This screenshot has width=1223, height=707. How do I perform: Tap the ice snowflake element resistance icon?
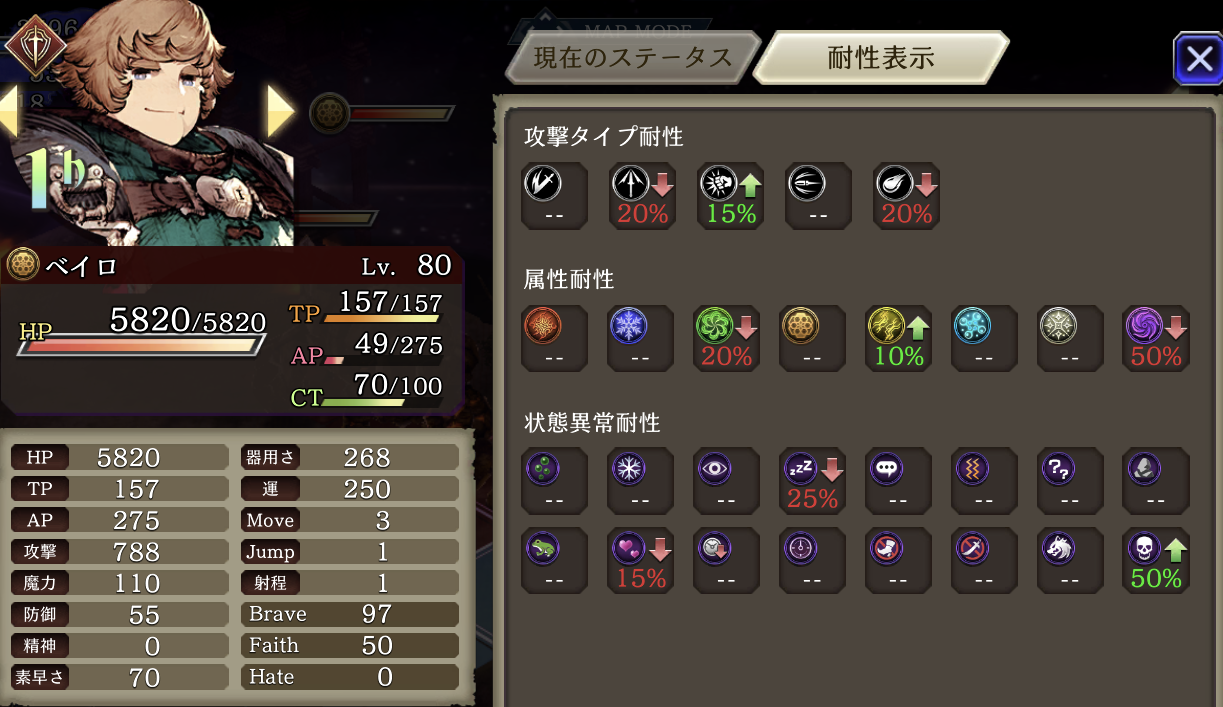pyautogui.click(x=629, y=326)
